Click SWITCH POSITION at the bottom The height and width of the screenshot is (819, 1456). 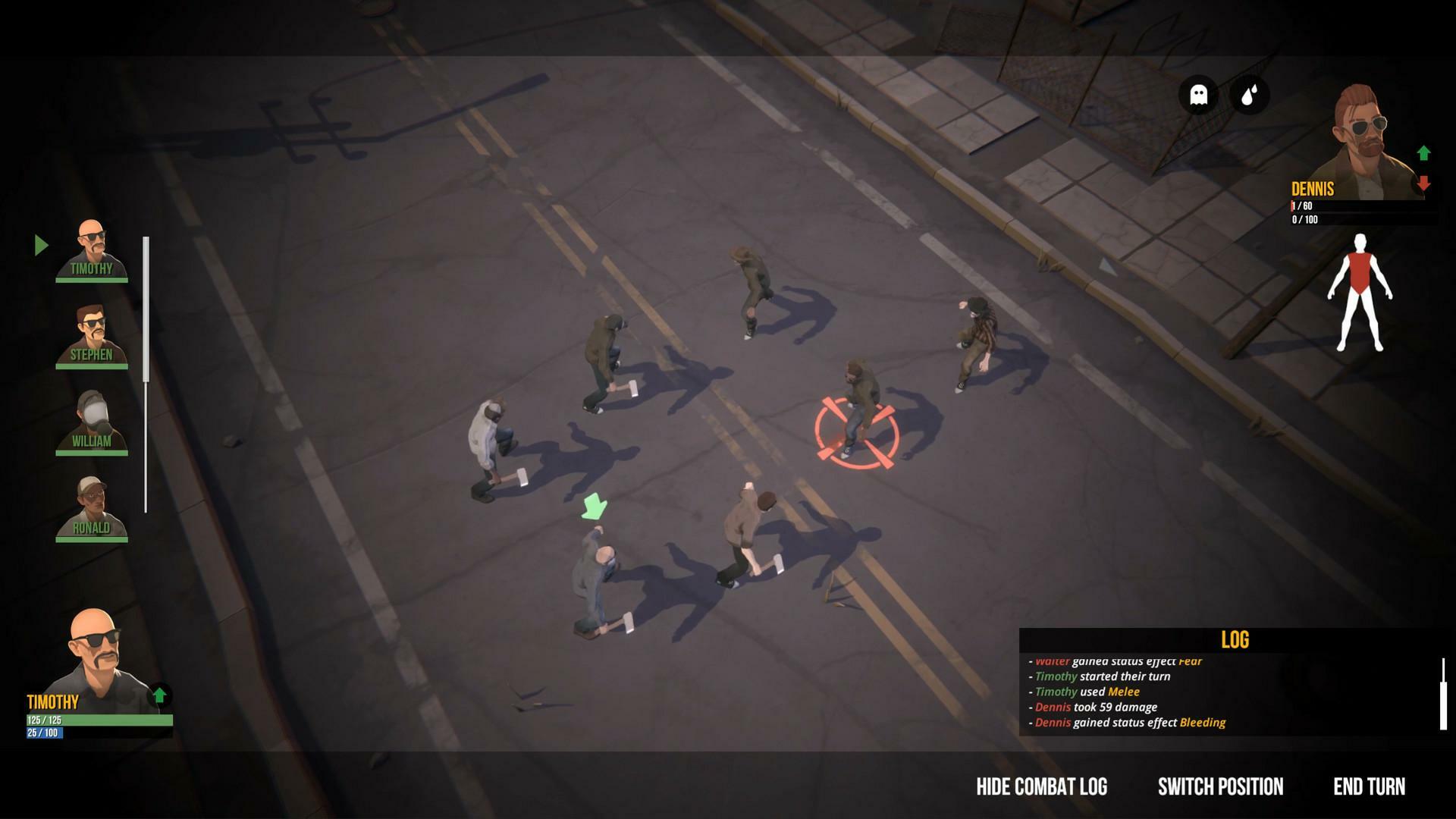[1218, 787]
